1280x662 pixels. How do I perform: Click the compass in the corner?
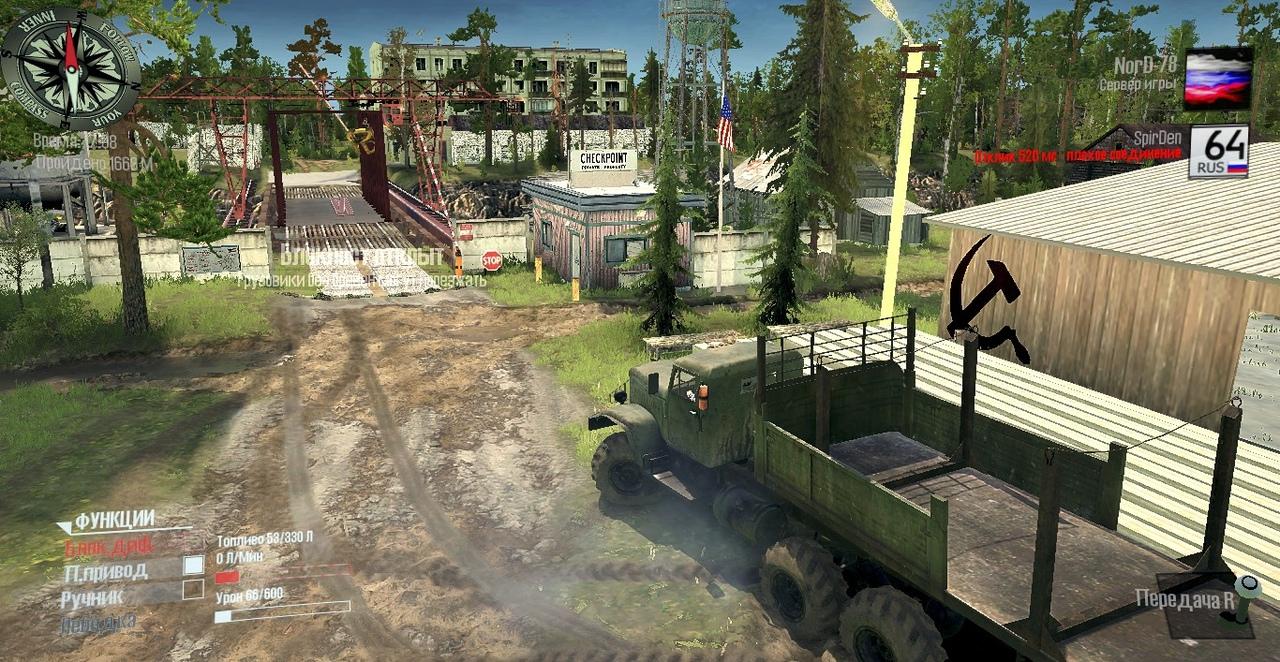coord(70,69)
